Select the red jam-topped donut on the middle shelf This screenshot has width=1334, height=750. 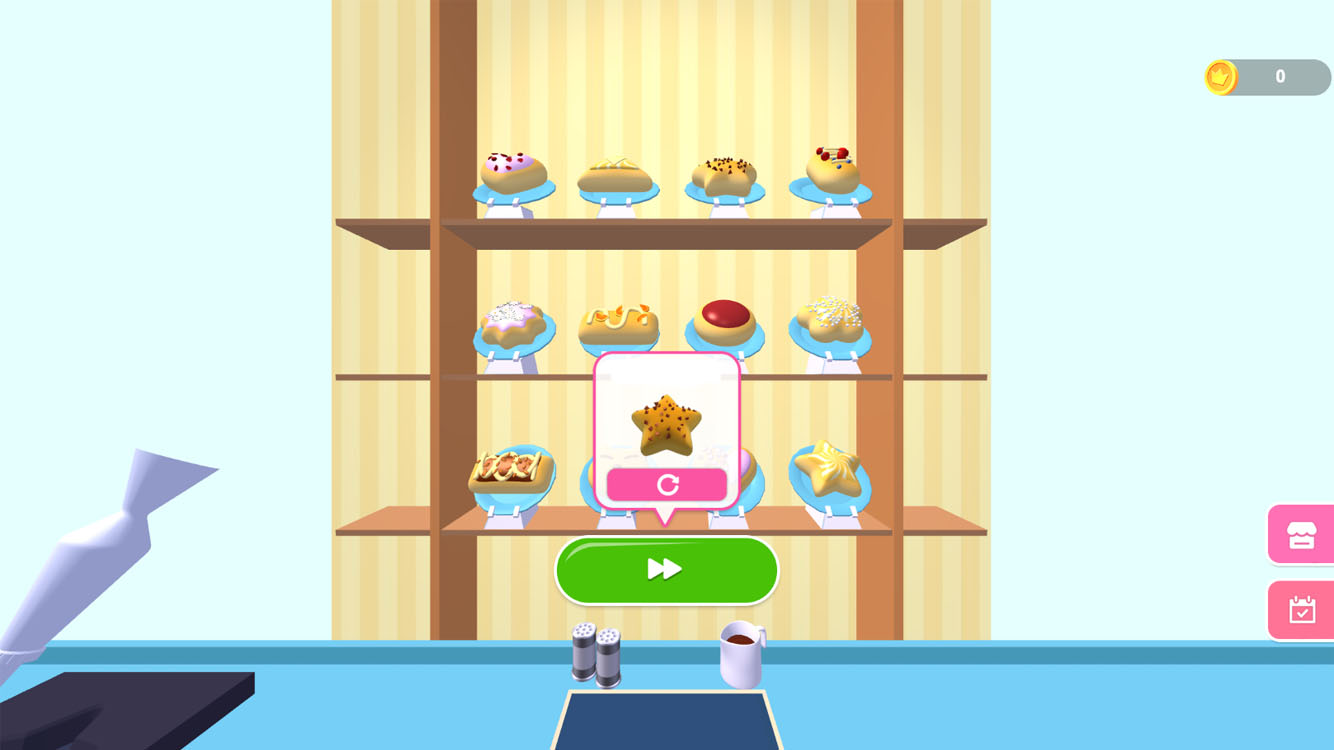coord(726,320)
